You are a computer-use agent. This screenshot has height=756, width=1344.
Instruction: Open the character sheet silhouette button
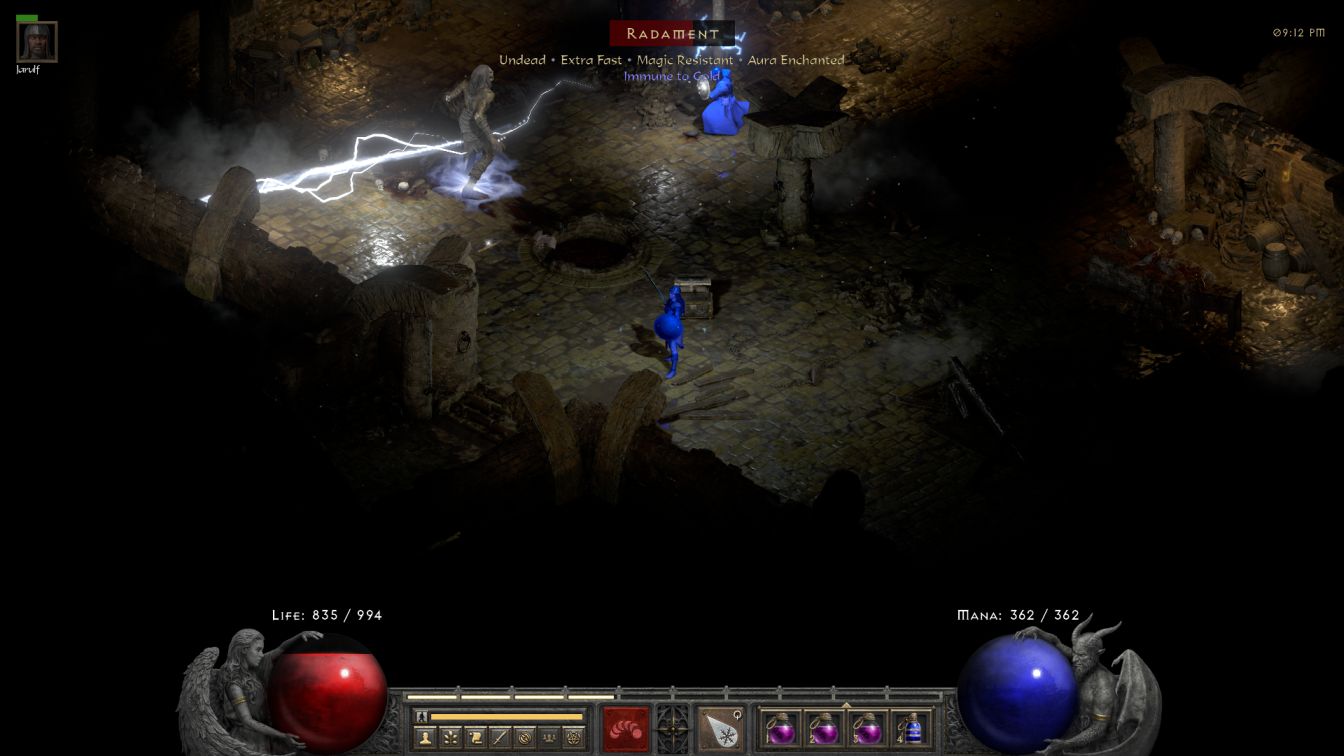tap(426, 738)
